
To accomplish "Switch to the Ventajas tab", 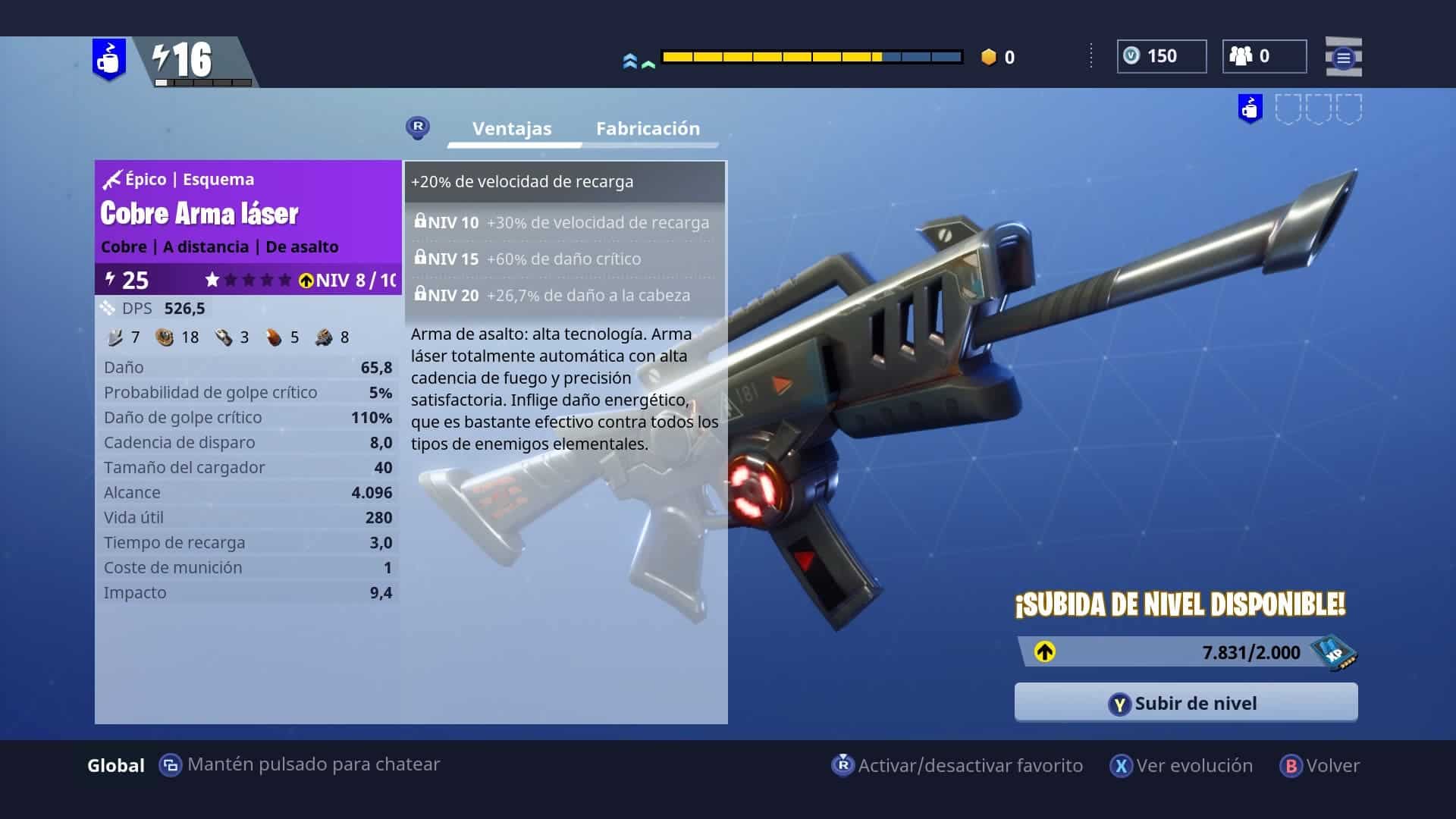I will 512,129.
